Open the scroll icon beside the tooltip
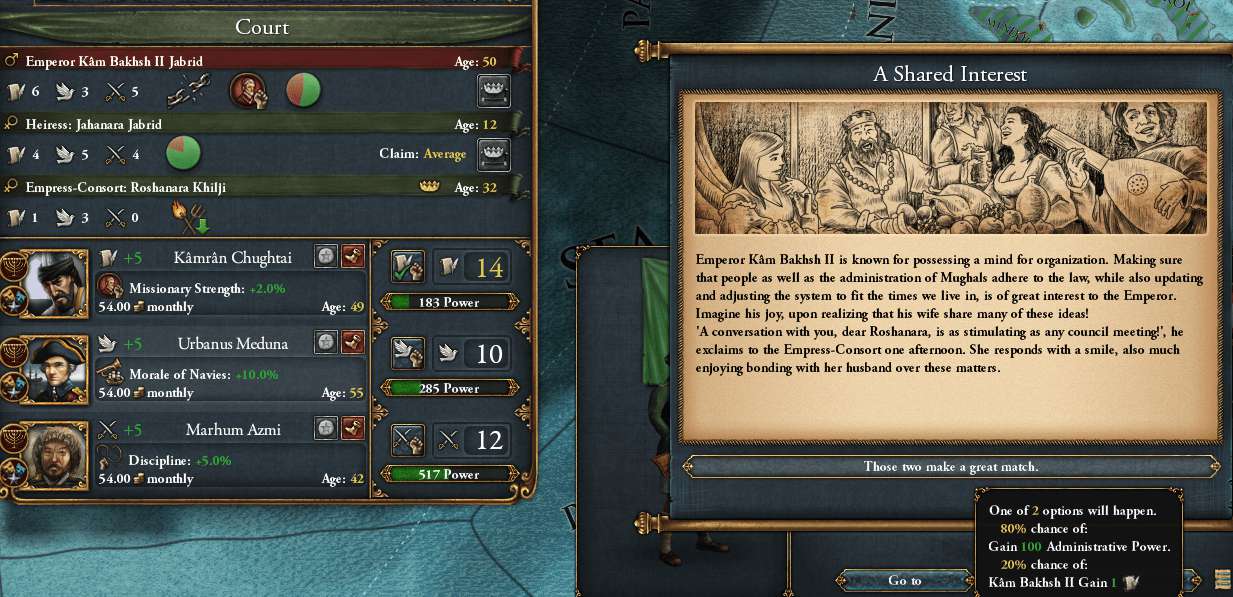The width and height of the screenshot is (1233, 597). point(1222,579)
